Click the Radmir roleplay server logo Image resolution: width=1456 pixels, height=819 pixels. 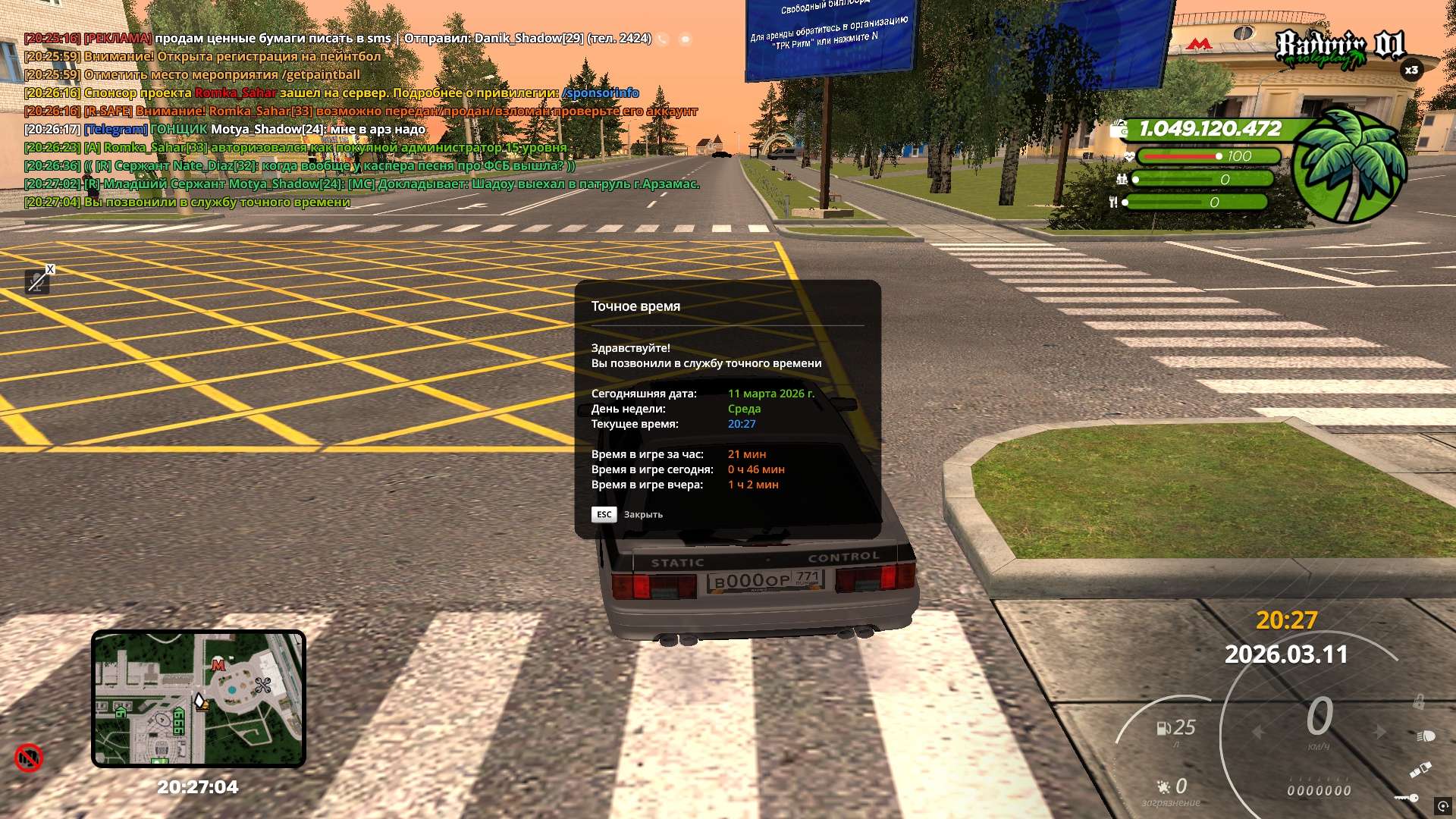tap(1339, 47)
